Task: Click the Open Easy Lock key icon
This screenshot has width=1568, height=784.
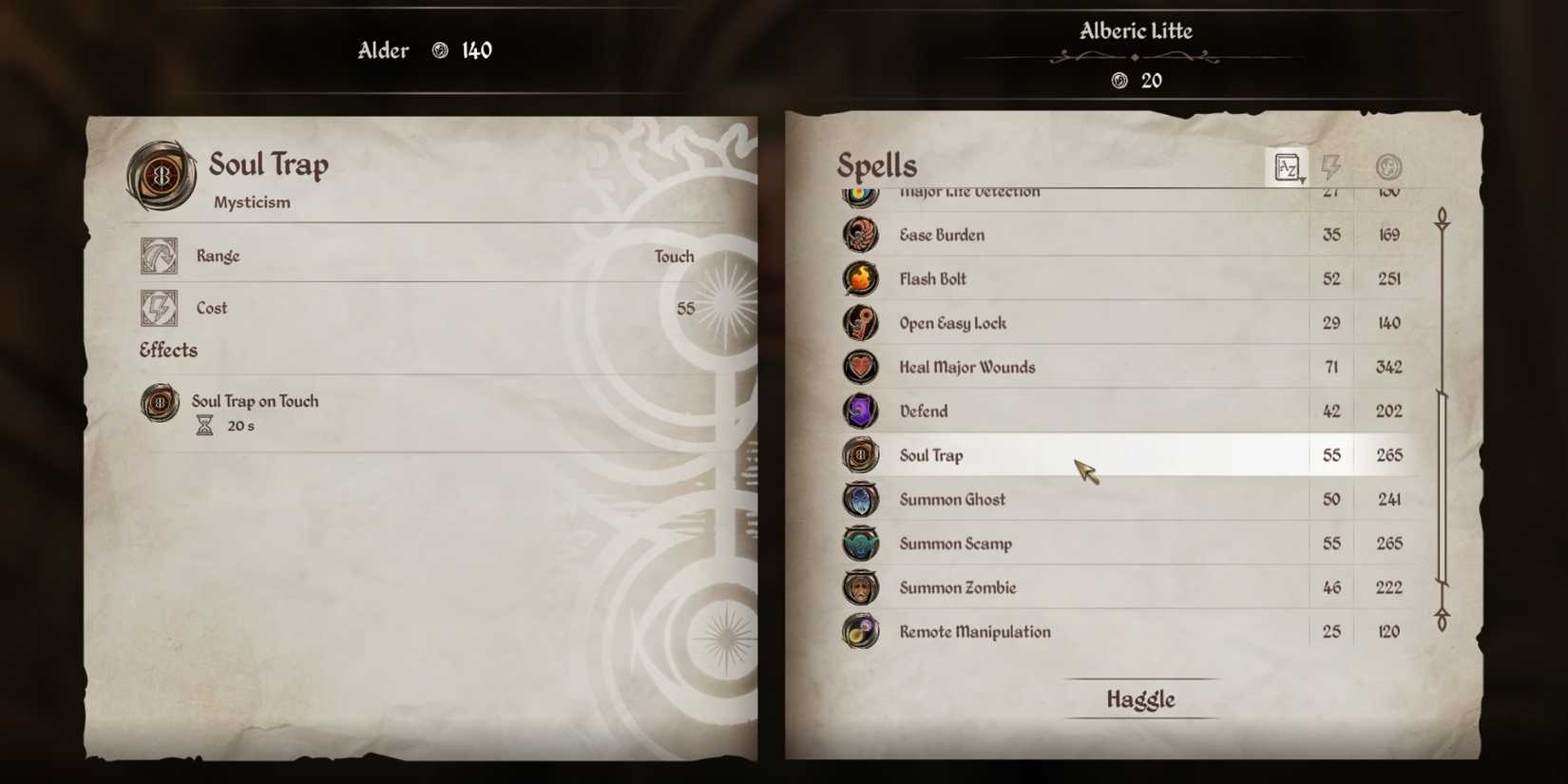Action: (861, 323)
